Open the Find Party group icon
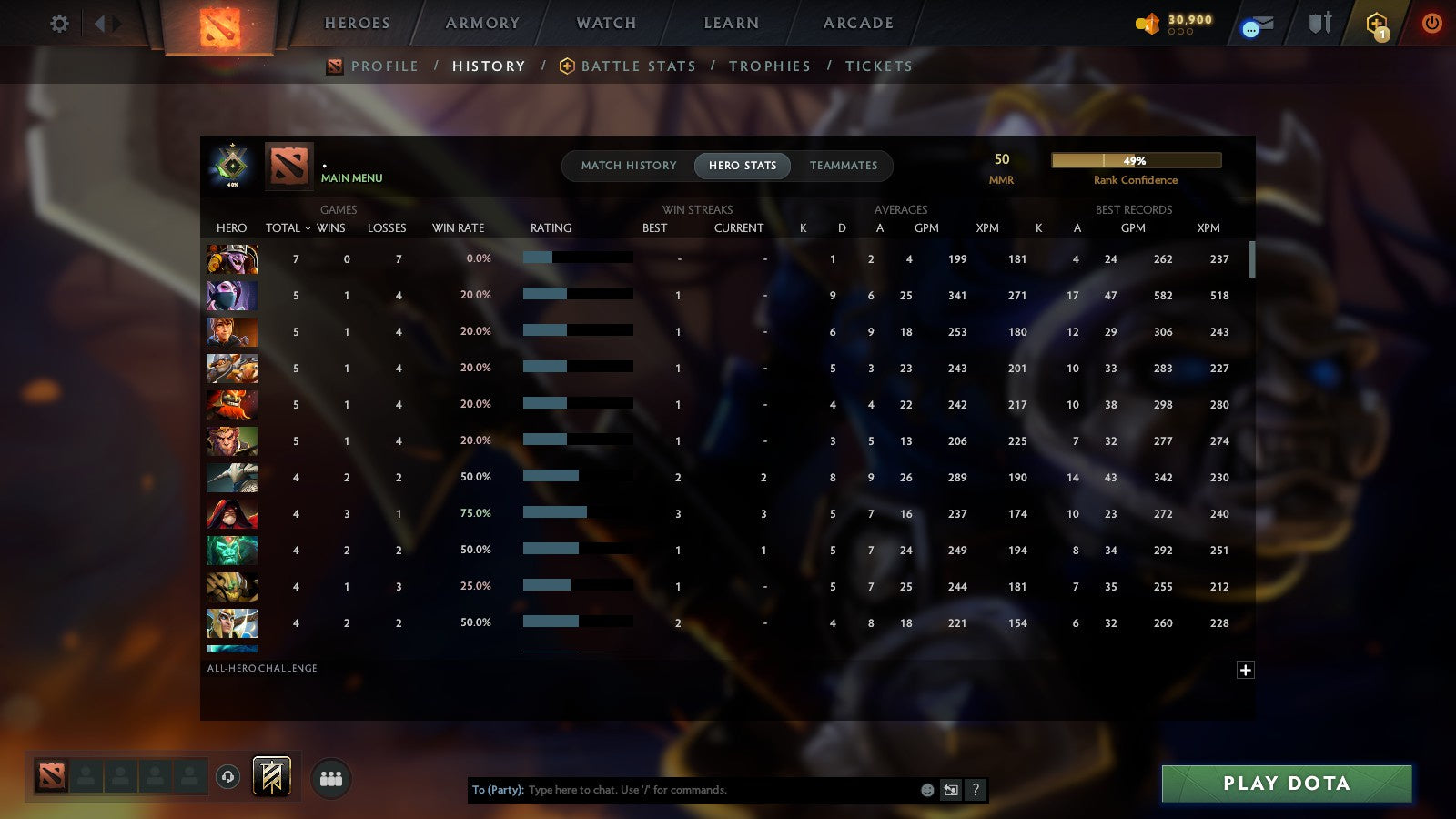 point(331,776)
